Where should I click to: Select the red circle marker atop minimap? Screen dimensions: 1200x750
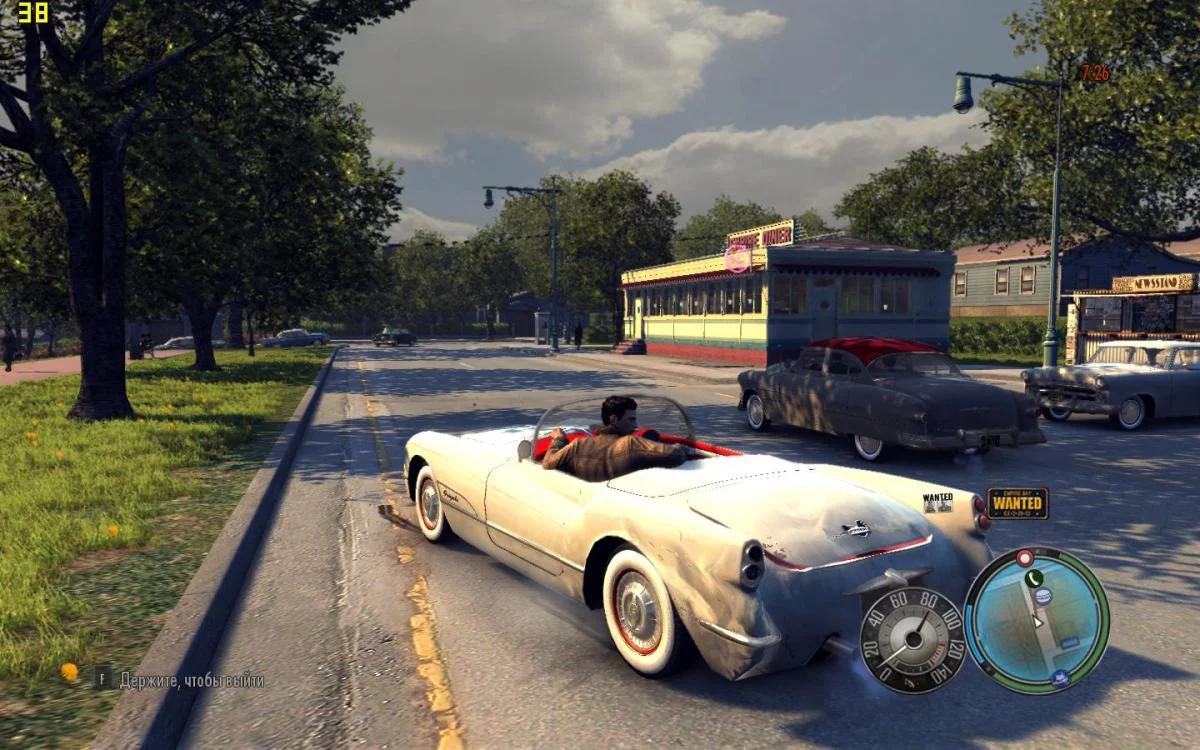point(1024,557)
